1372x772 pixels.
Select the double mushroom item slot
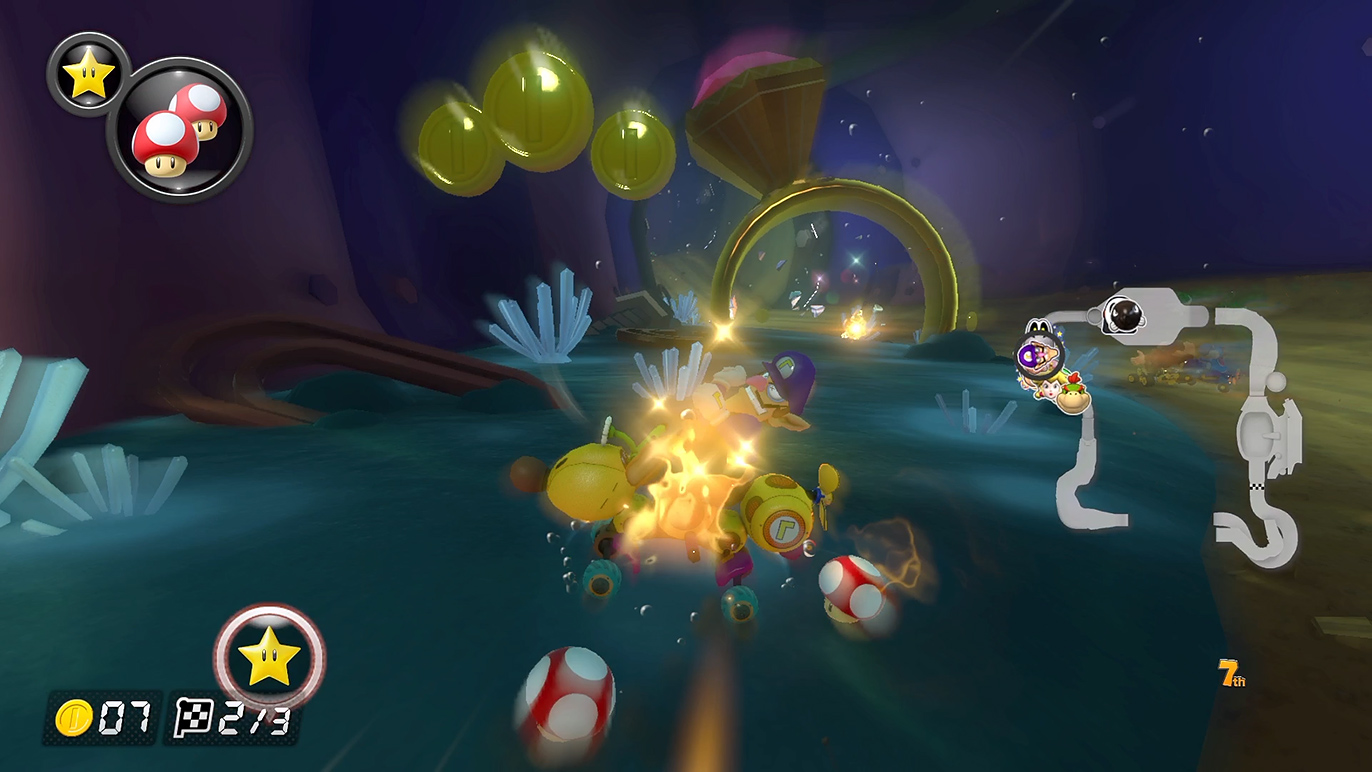click(x=179, y=130)
